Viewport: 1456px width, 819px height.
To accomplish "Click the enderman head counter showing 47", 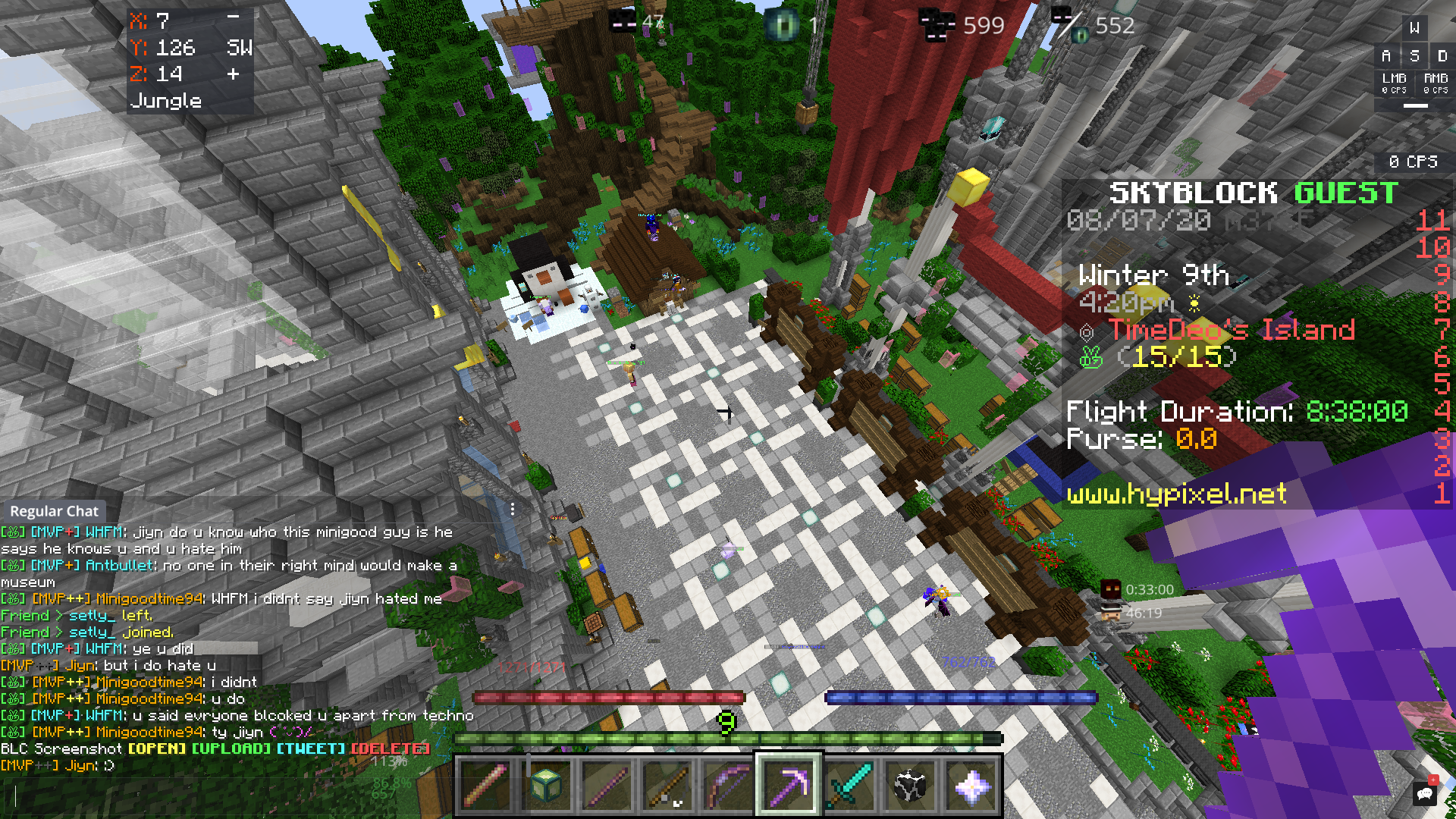I will point(622,20).
